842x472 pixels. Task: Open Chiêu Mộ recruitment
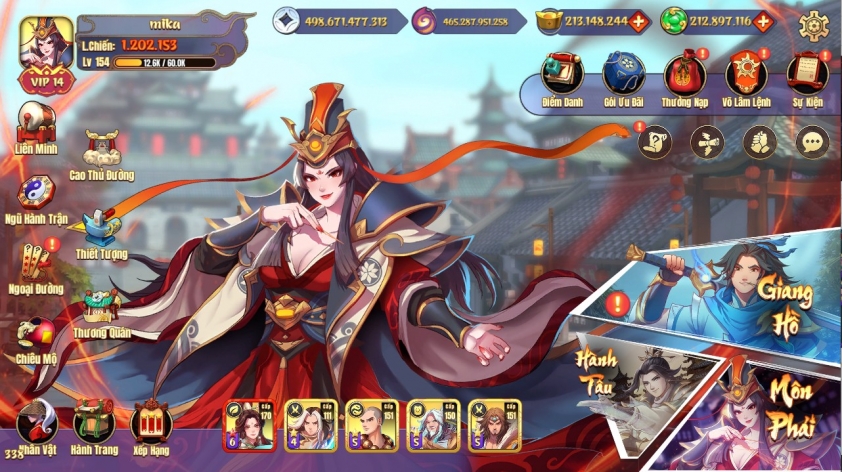37,337
